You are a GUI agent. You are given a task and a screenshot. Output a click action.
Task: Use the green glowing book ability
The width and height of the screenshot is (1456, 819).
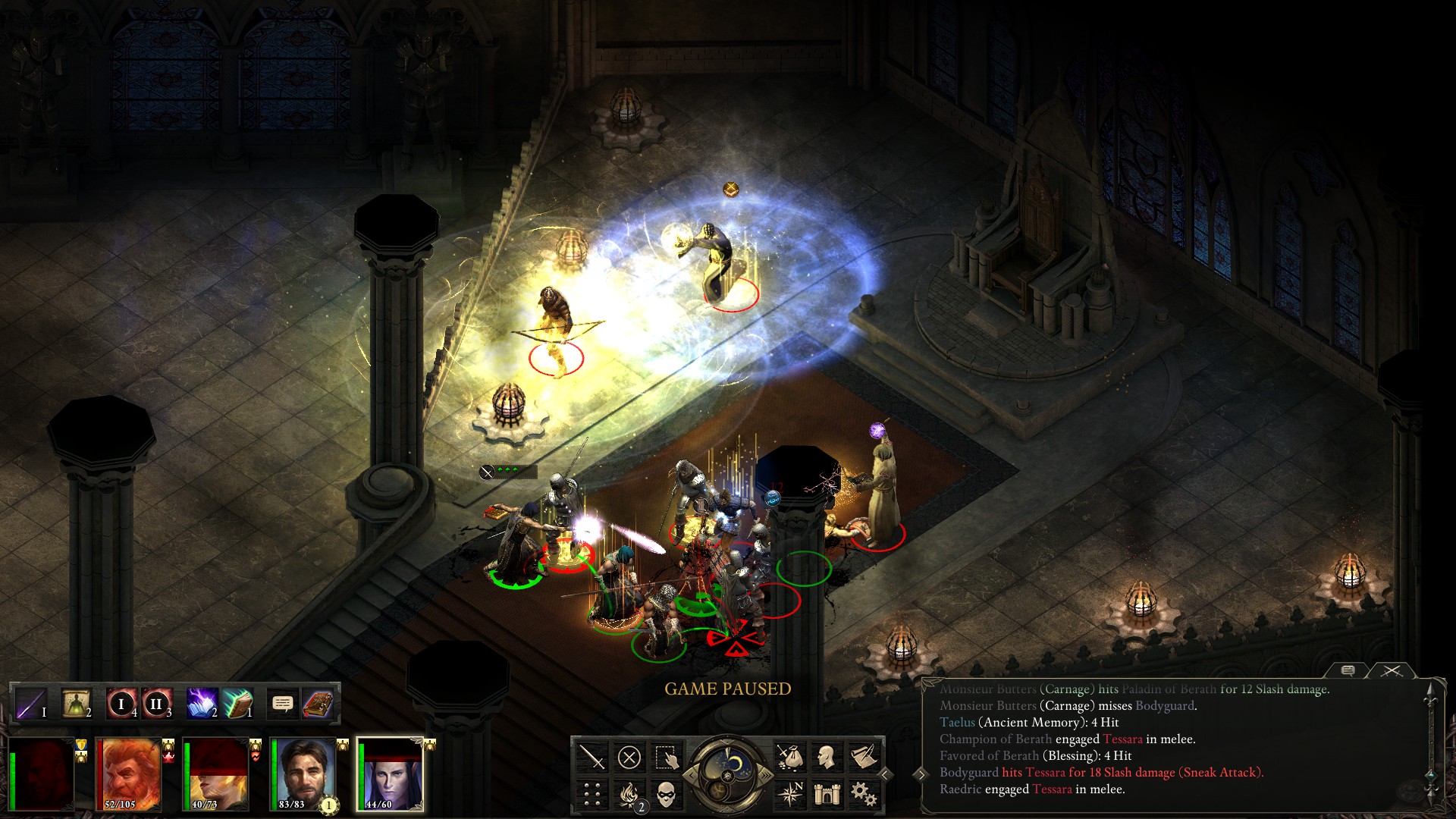click(x=237, y=704)
